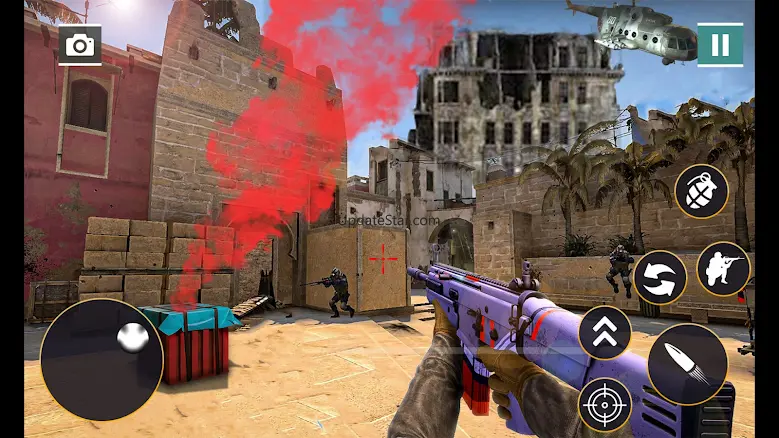This screenshot has width=779, height=438.
Task: Jump using the double chevron button
Action: [x=605, y=332]
